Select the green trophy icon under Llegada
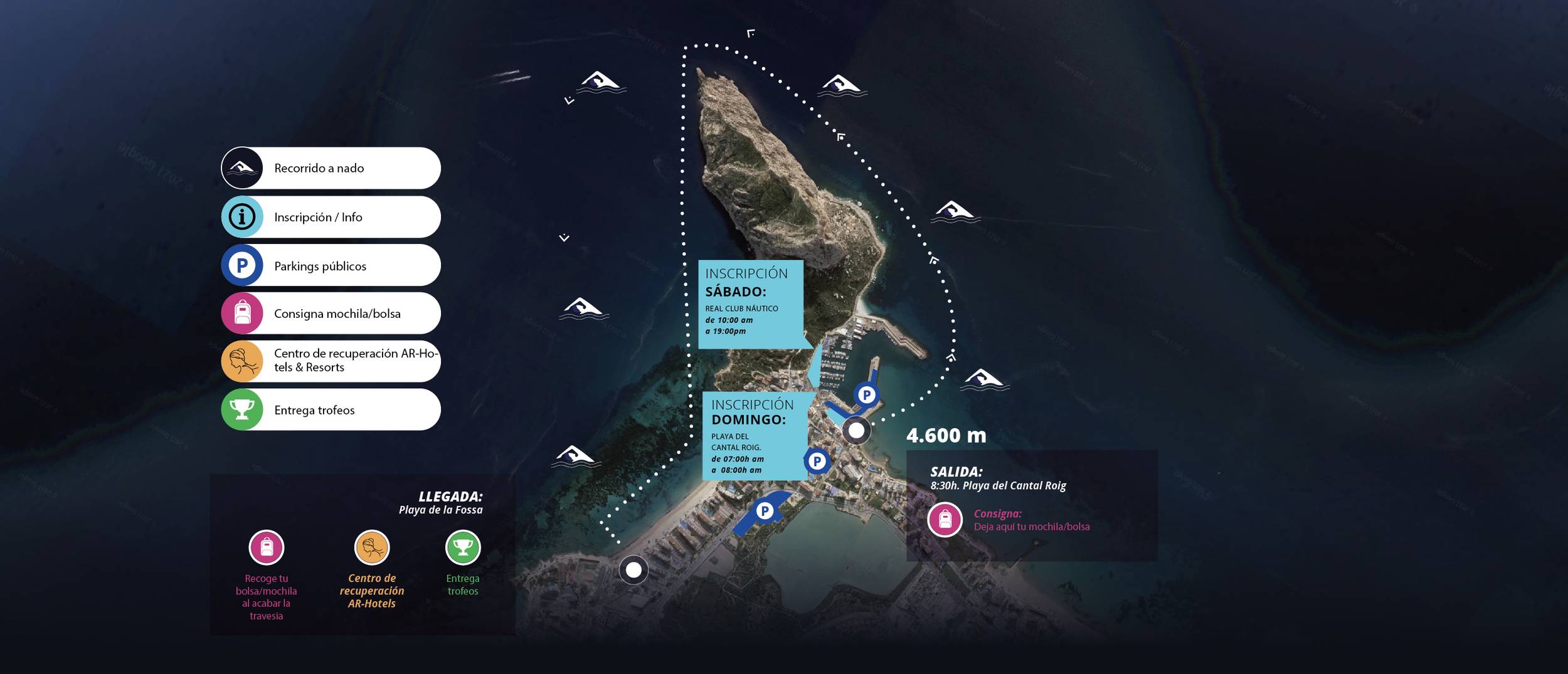 (463, 547)
